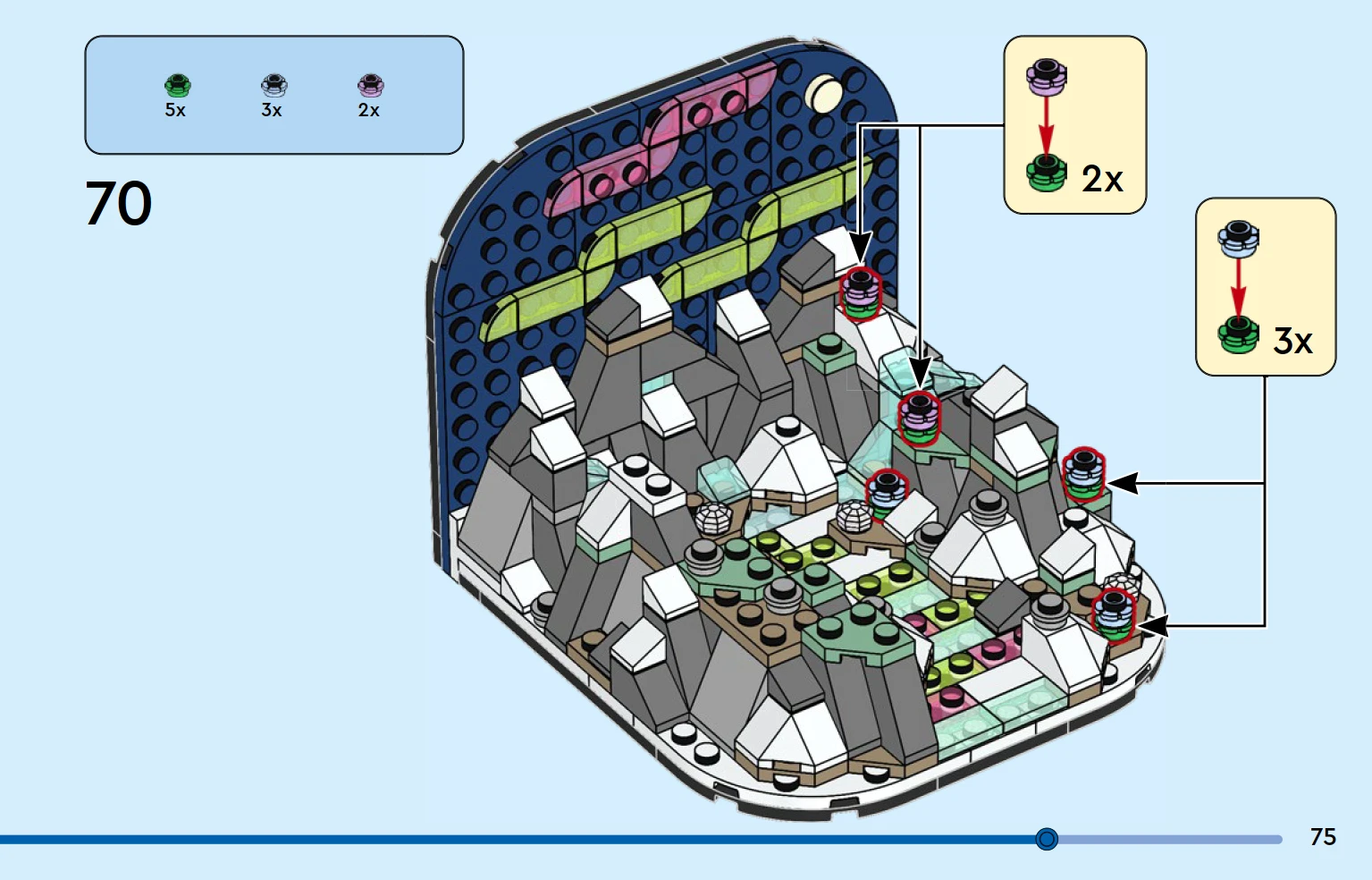The height and width of the screenshot is (880, 1372).
Task: Click the round progress slider handle
Action: click(1047, 839)
